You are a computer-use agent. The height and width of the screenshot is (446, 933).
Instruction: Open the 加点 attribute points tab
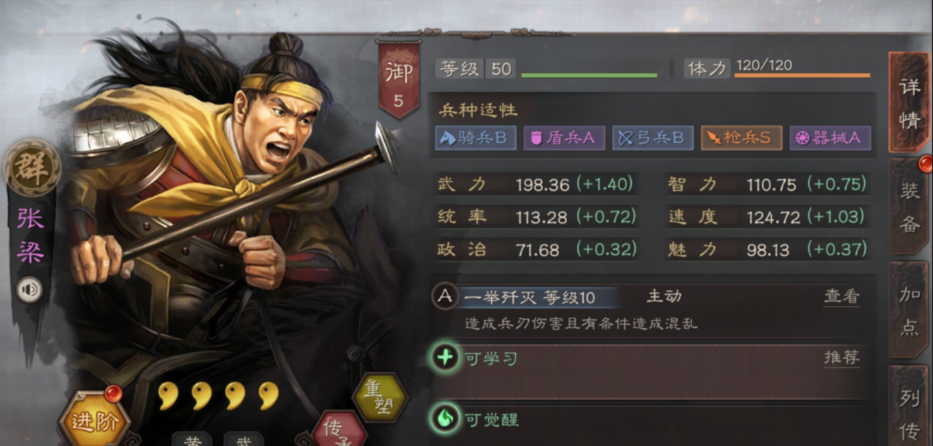[908, 310]
